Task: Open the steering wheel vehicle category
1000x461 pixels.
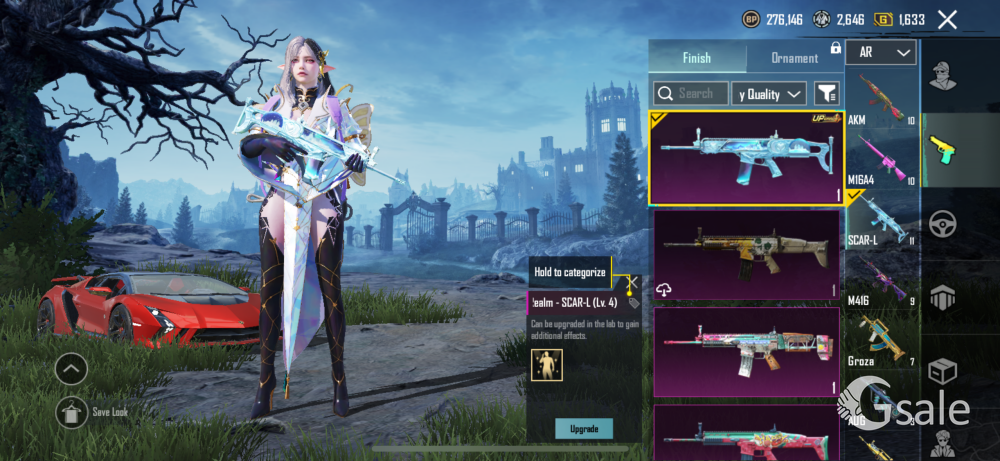Action: 940,223
